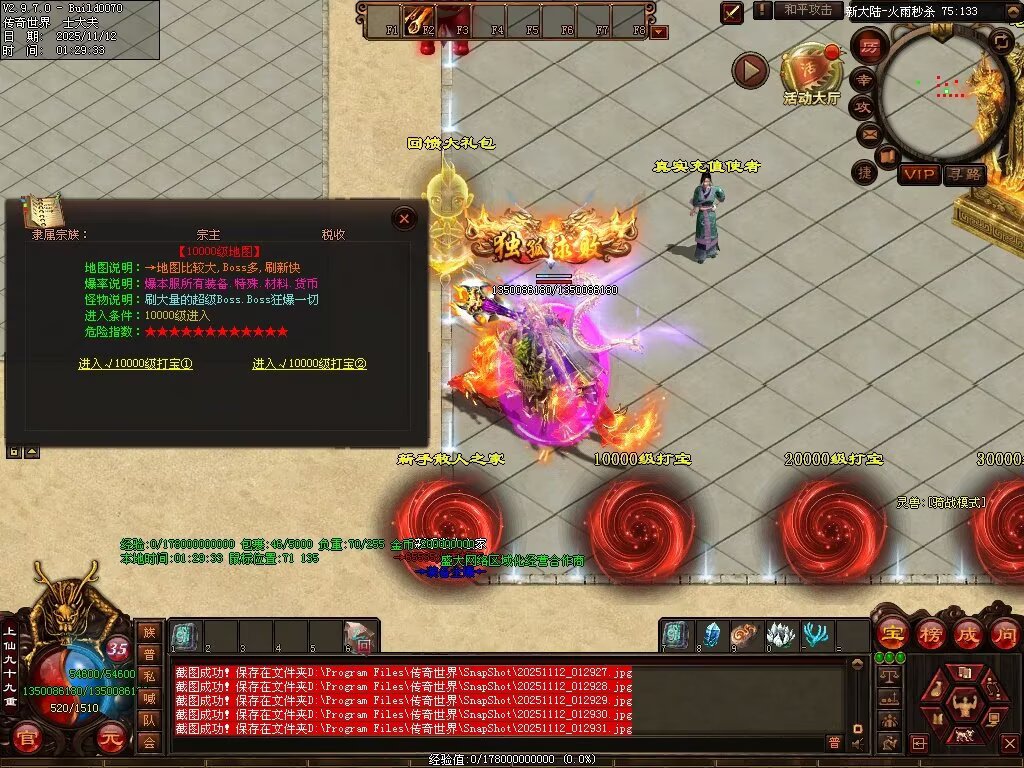Click the round play arrow button
This screenshot has height=768, width=1024.
point(750,70)
